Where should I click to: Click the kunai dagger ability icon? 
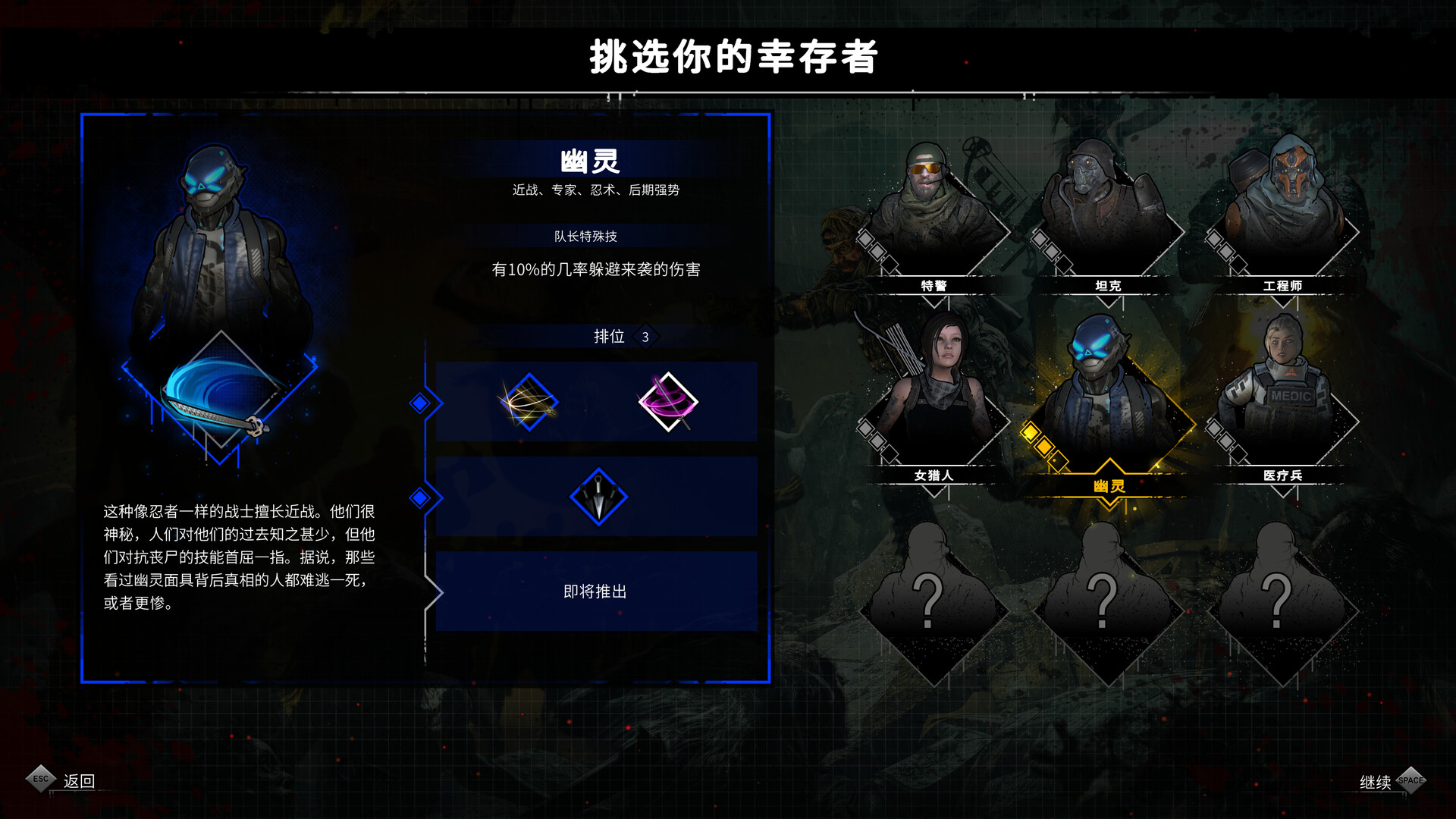598,497
